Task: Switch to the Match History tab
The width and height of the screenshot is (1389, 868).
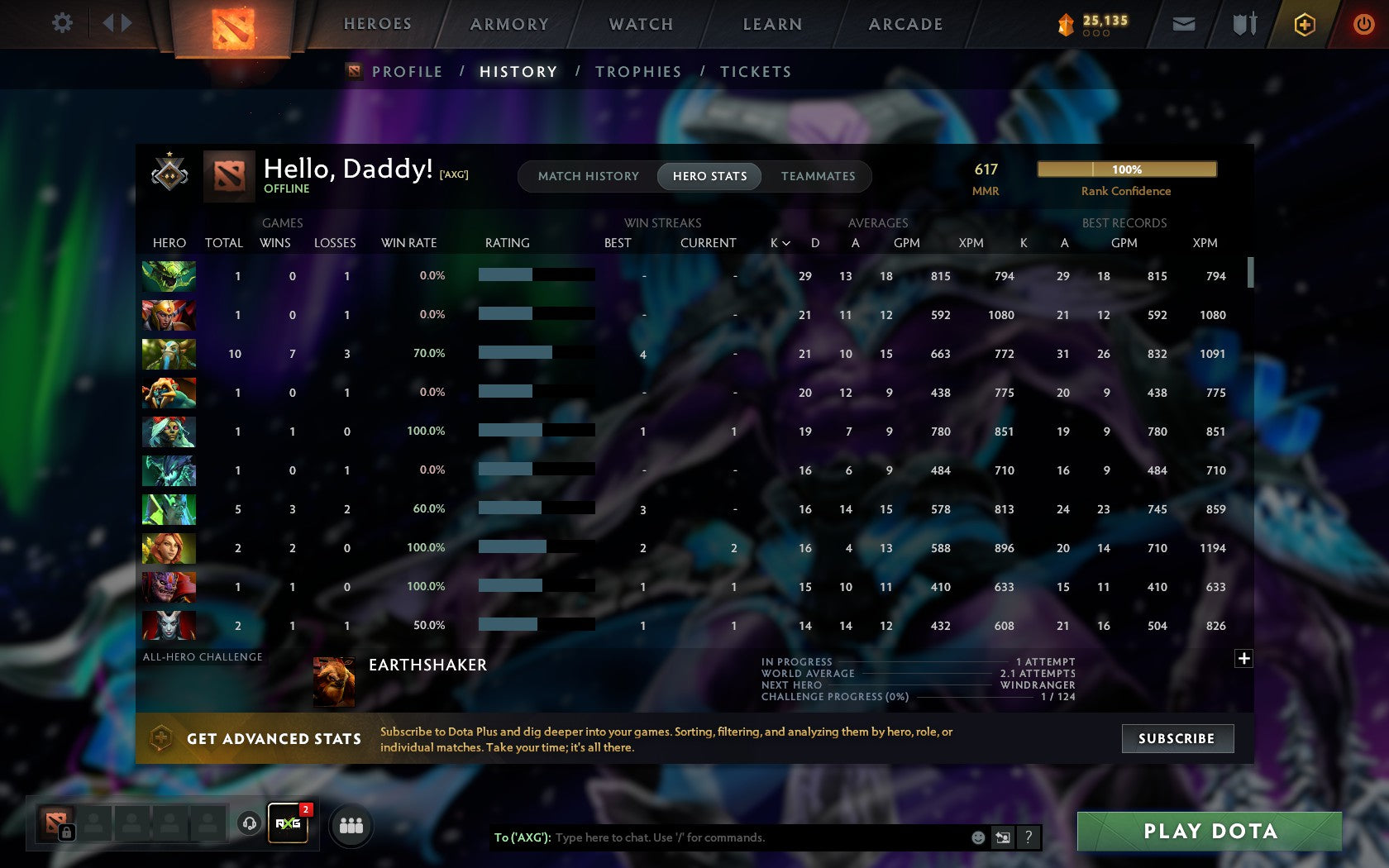Action: coord(587,176)
